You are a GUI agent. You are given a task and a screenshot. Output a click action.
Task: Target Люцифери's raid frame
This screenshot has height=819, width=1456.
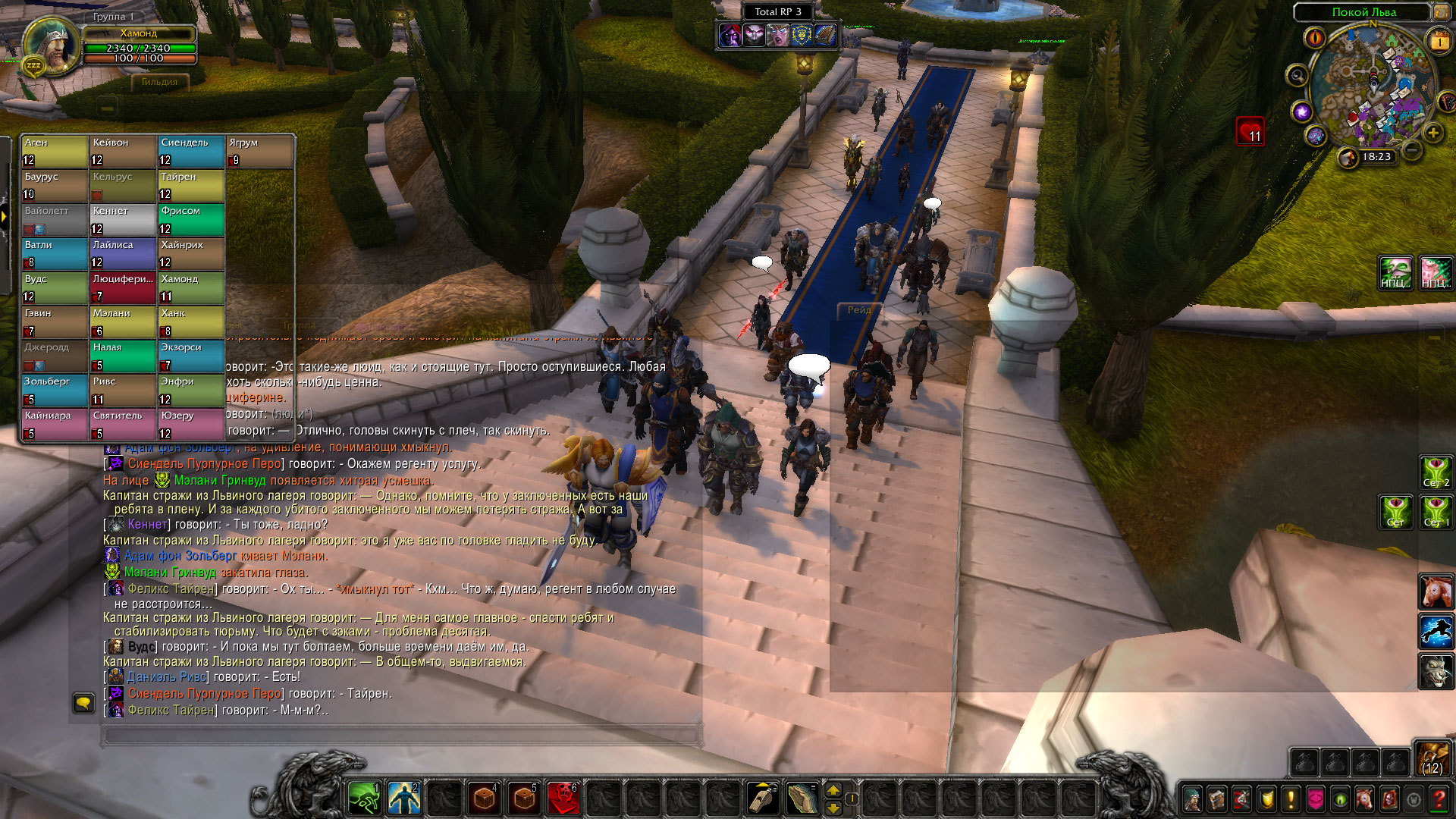tap(123, 288)
